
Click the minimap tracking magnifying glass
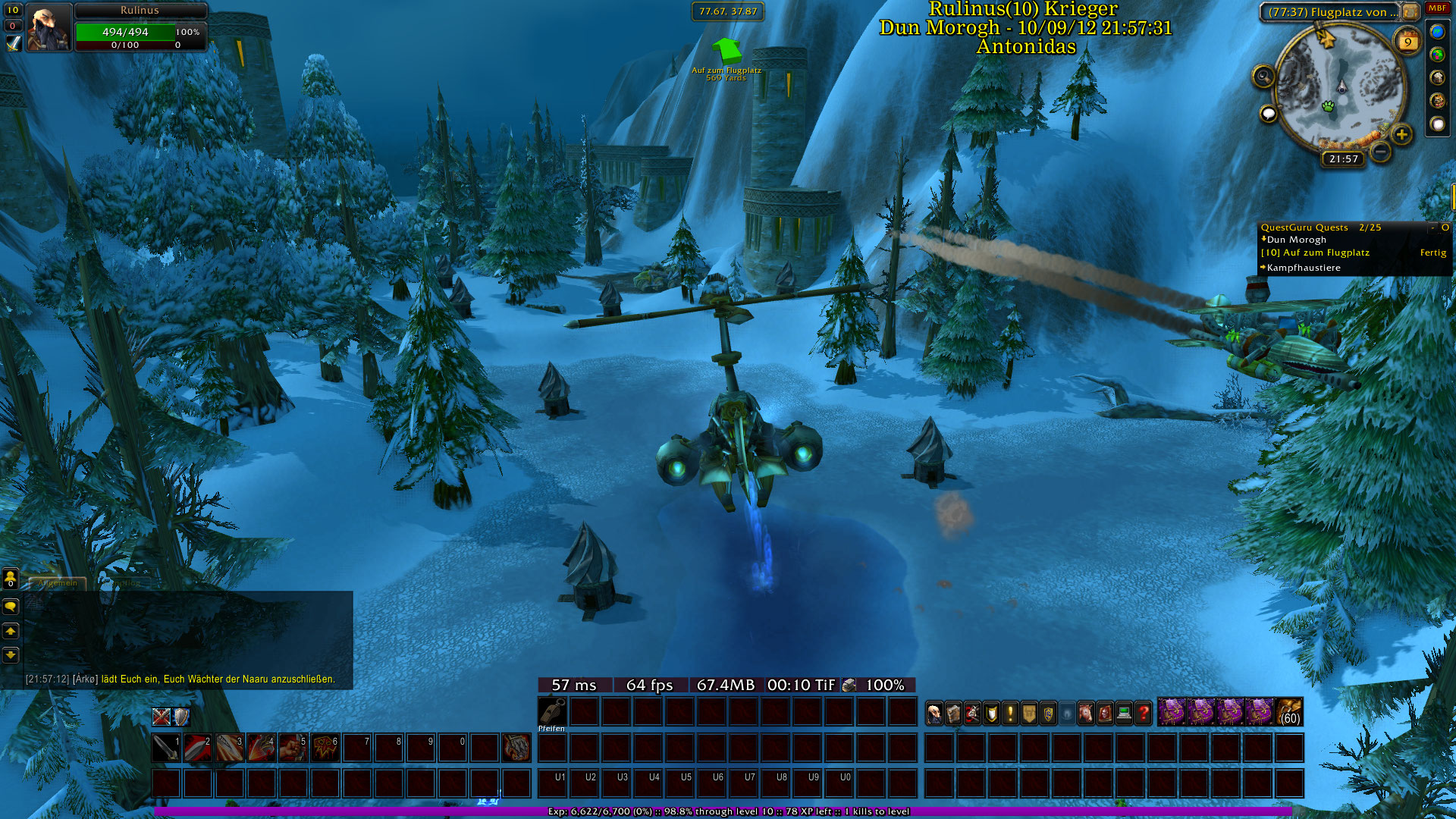pos(1263,76)
